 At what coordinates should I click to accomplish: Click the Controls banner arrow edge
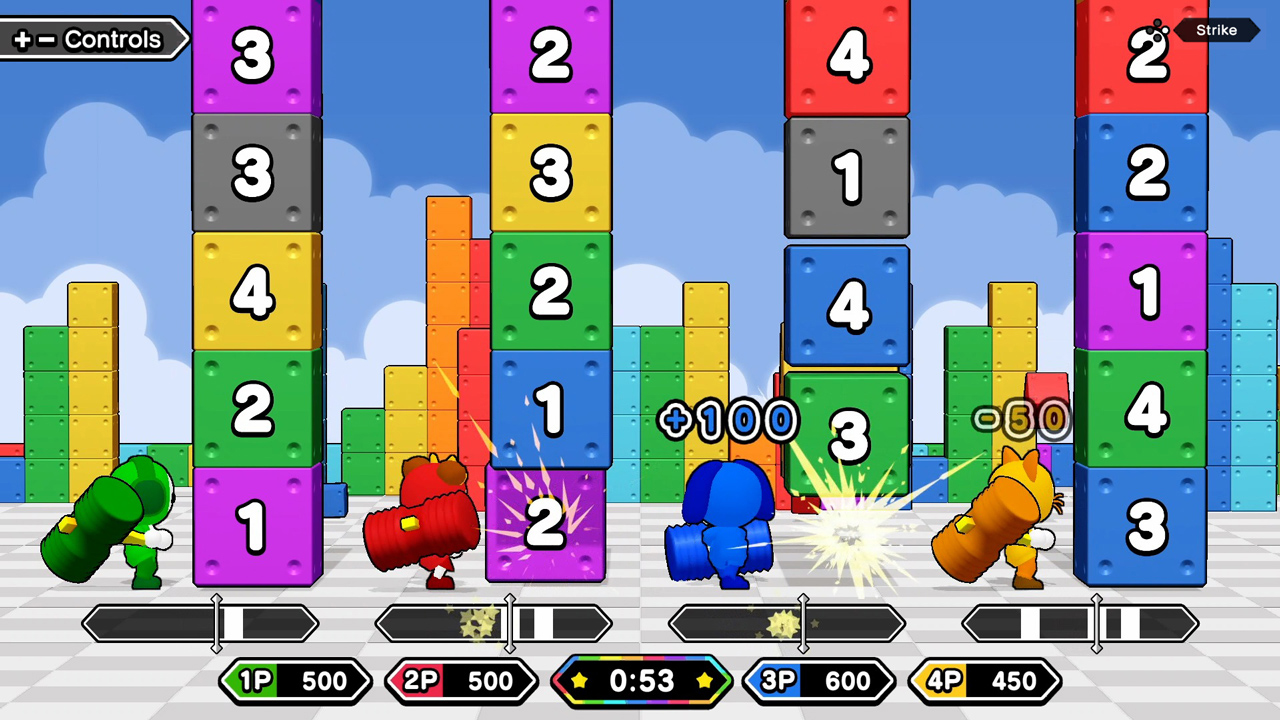click(x=186, y=40)
